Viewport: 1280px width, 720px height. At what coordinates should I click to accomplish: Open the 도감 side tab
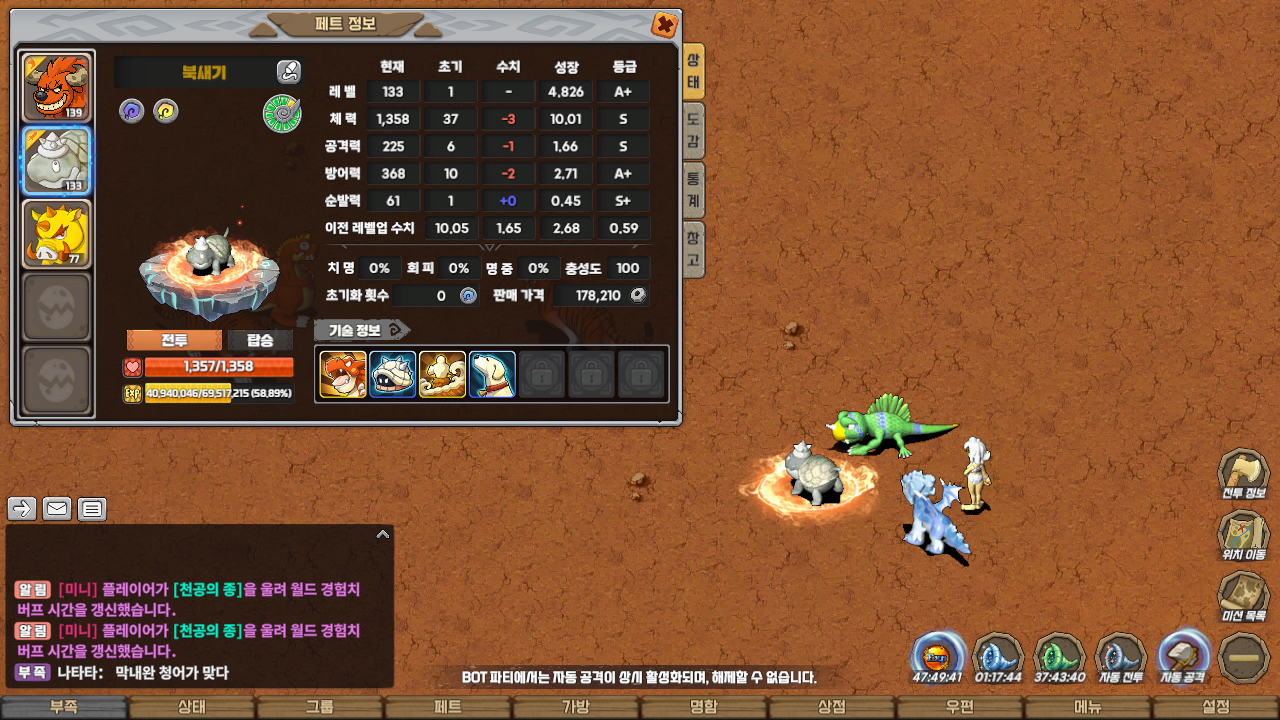[x=693, y=131]
